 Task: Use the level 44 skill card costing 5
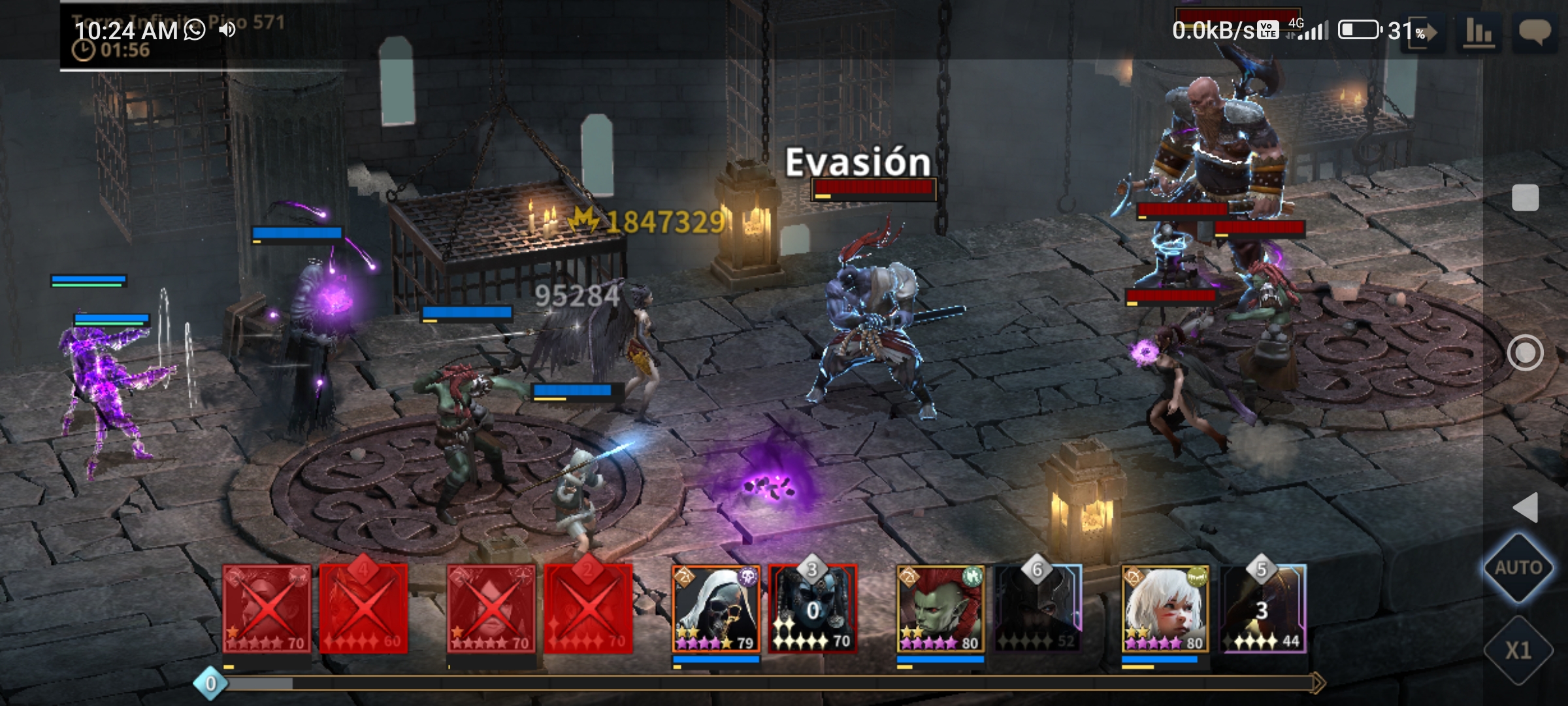point(1262,609)
